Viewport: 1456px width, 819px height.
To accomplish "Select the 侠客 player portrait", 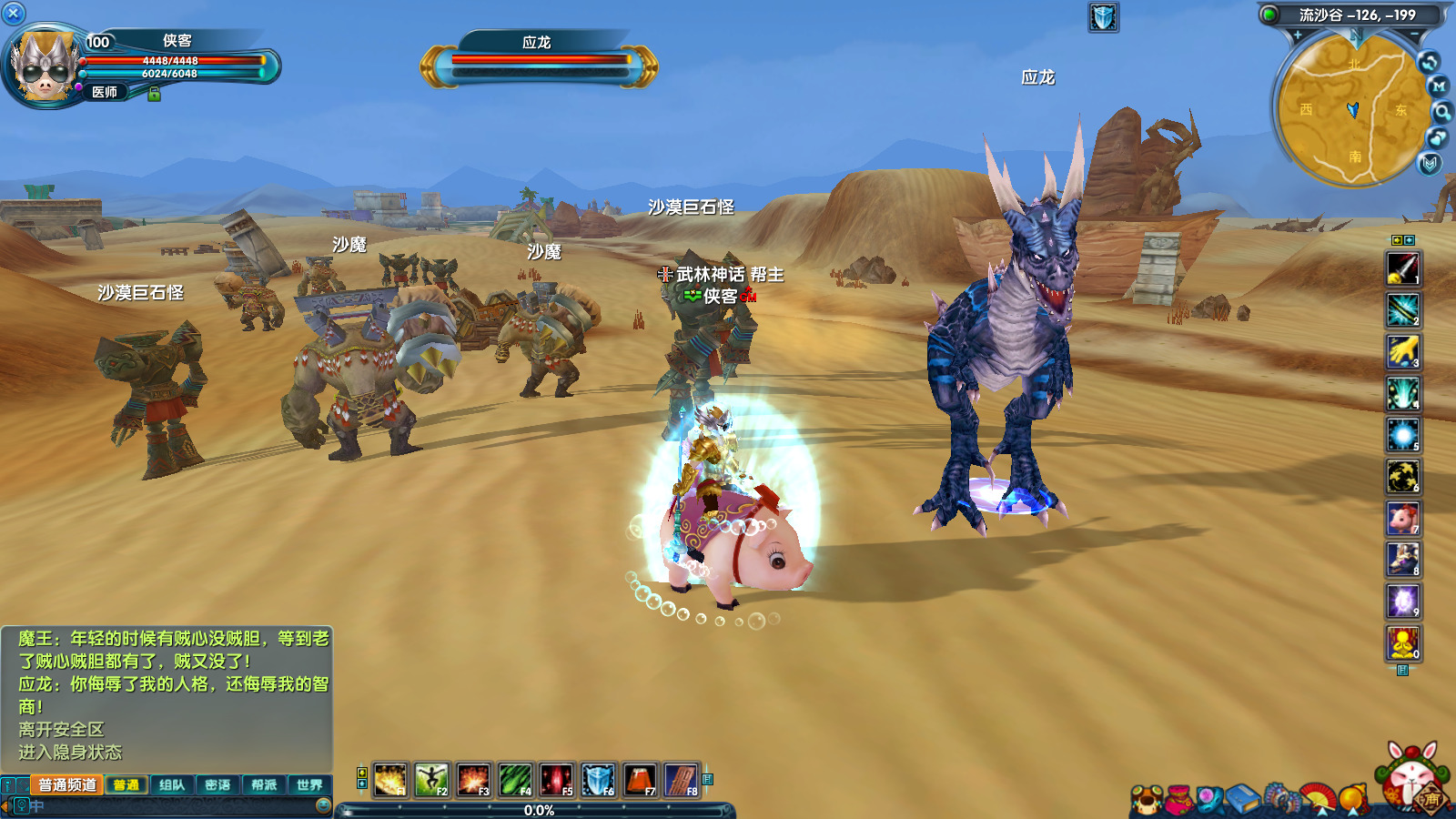I will [x=42, y=66].
